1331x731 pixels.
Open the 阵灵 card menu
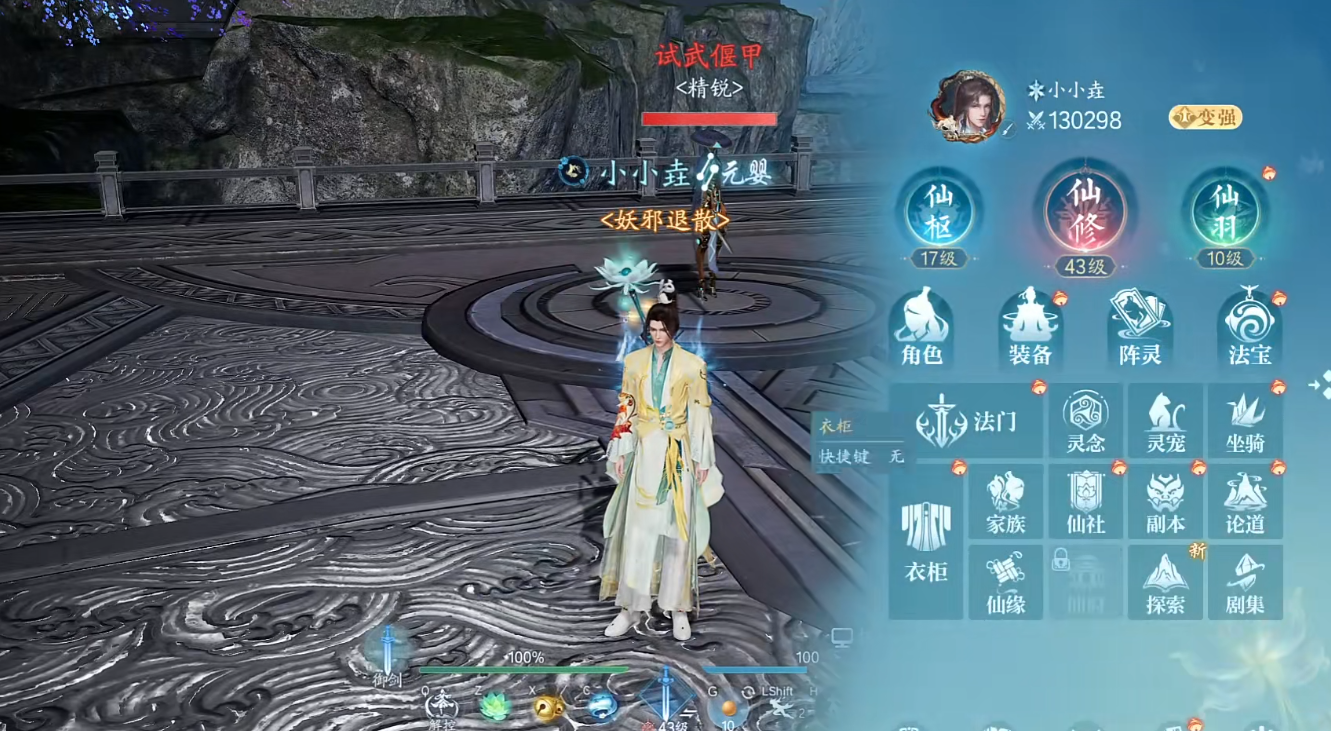click(x=1140, y=328)
